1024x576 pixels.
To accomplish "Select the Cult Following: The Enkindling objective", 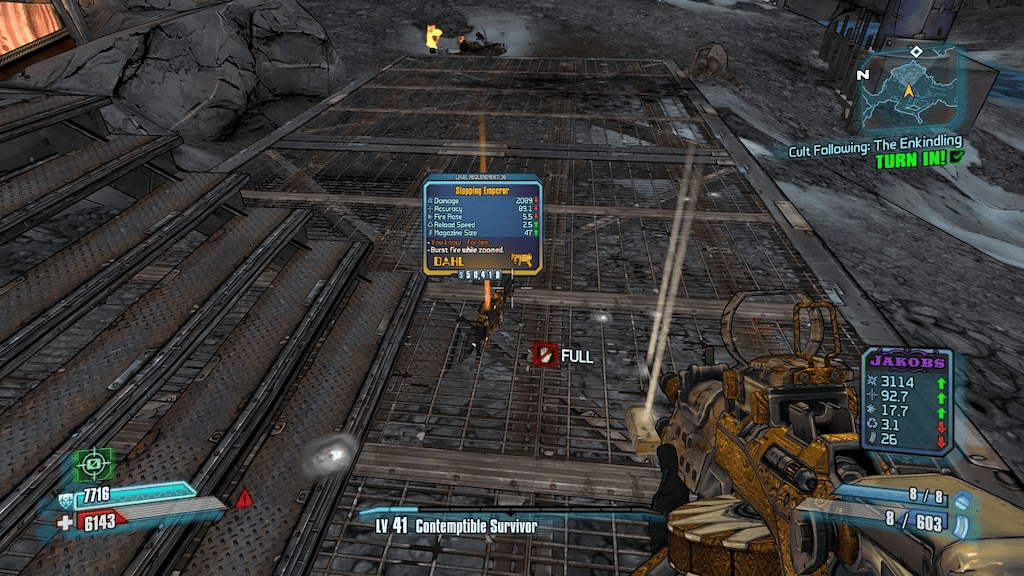I will coord(872,150).
